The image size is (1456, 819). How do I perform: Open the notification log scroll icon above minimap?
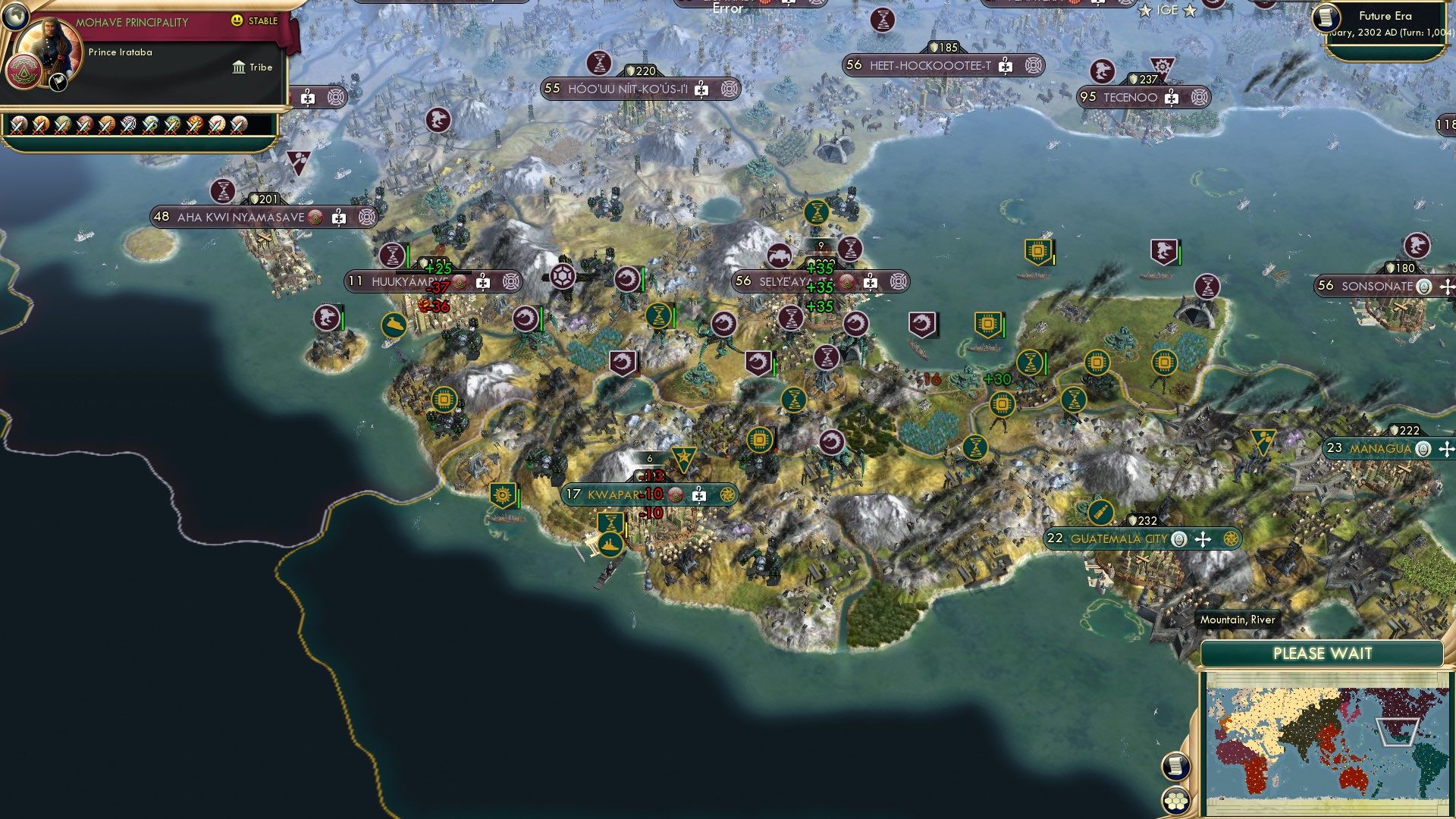click(x=1176, y=765)
